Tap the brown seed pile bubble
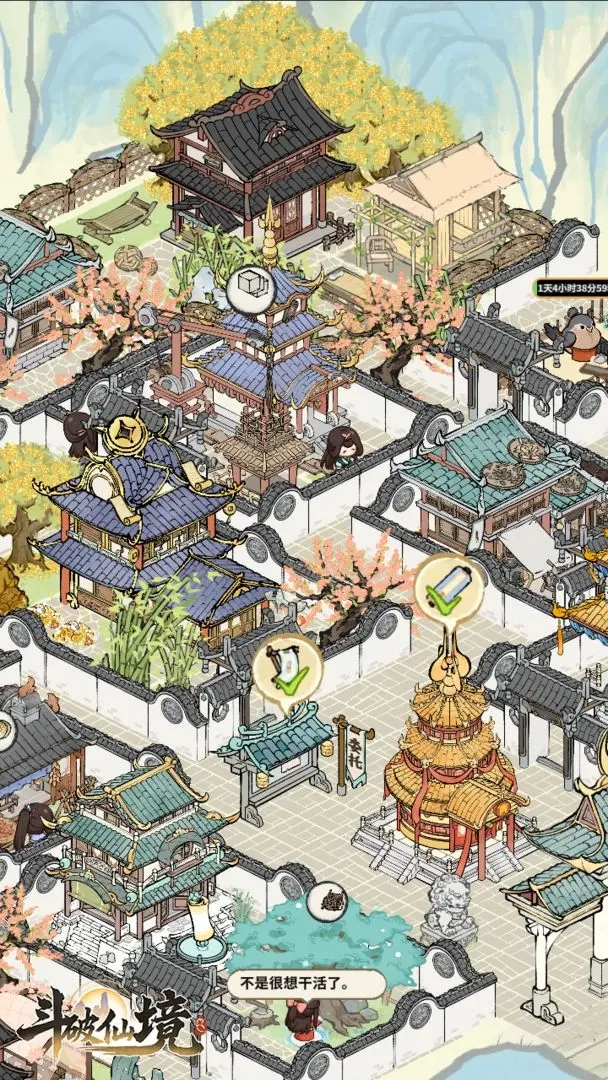Viewport: 608px width, 1080px height. pyautogui.click(x=327, y=902)
